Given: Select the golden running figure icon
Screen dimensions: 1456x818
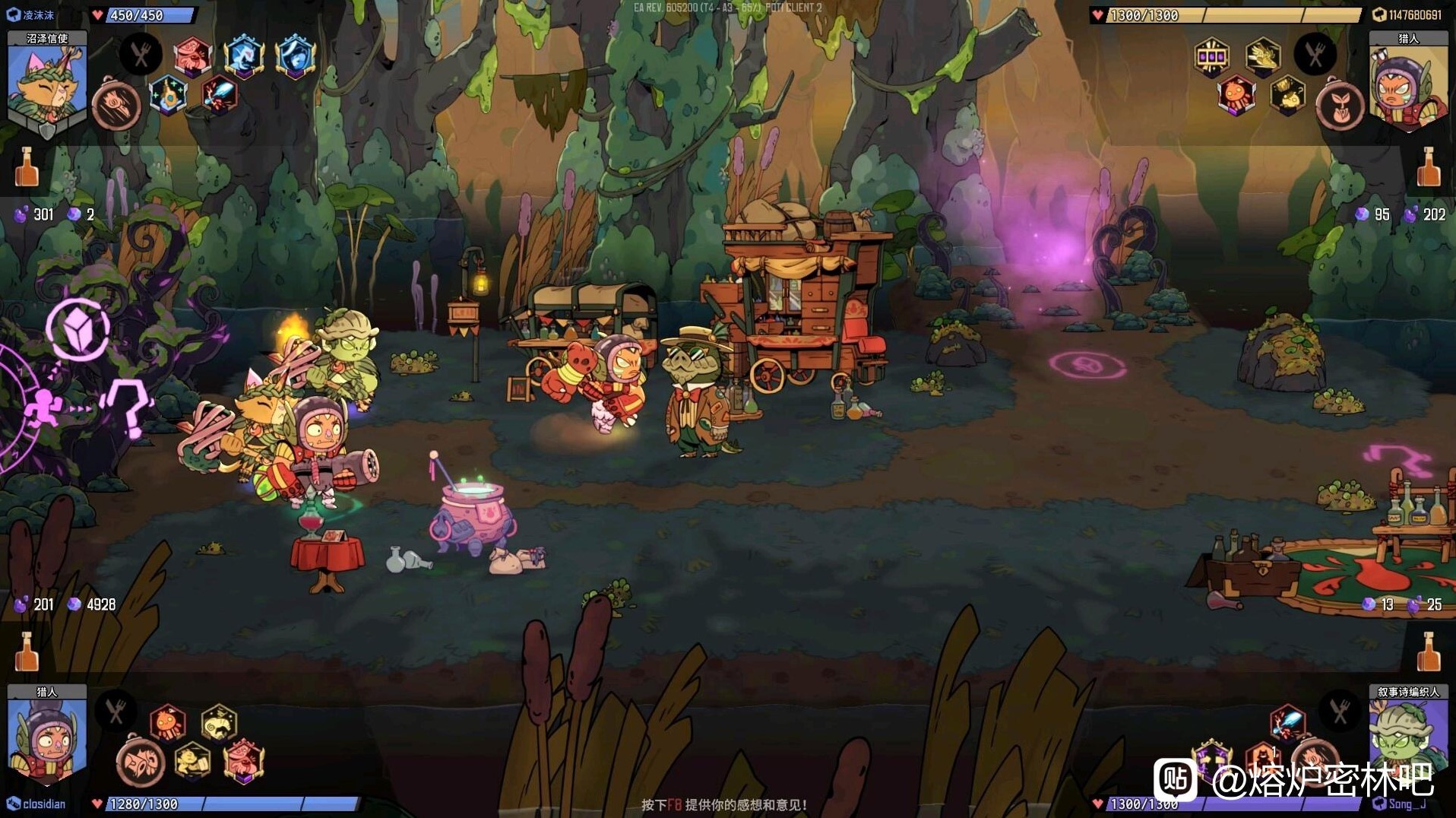Looking at the screenshot, I should [x=193, y=760].
